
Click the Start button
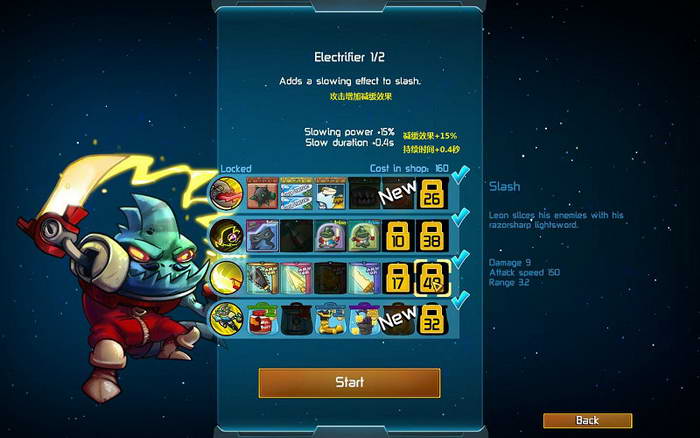[x=349, y=382]
